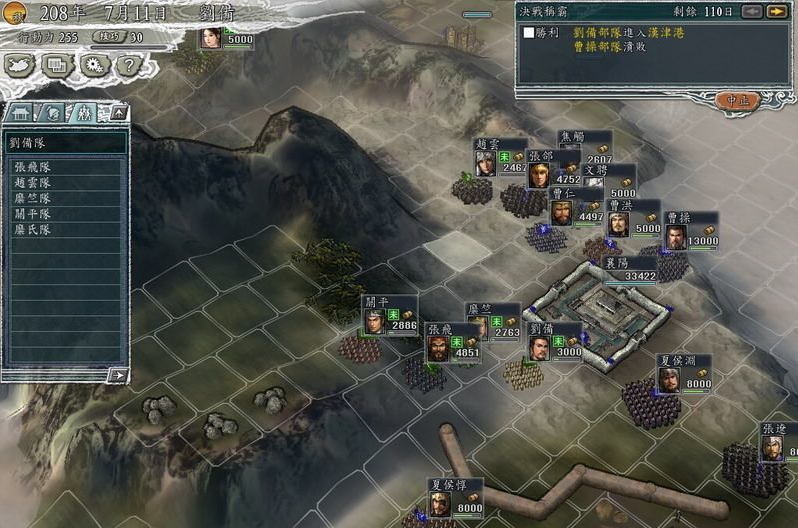Click the left arrow button beside 110日
Image resolution: width=798 pixels, height=528 pixels.
pyautogui.click(x=752, y=11)
